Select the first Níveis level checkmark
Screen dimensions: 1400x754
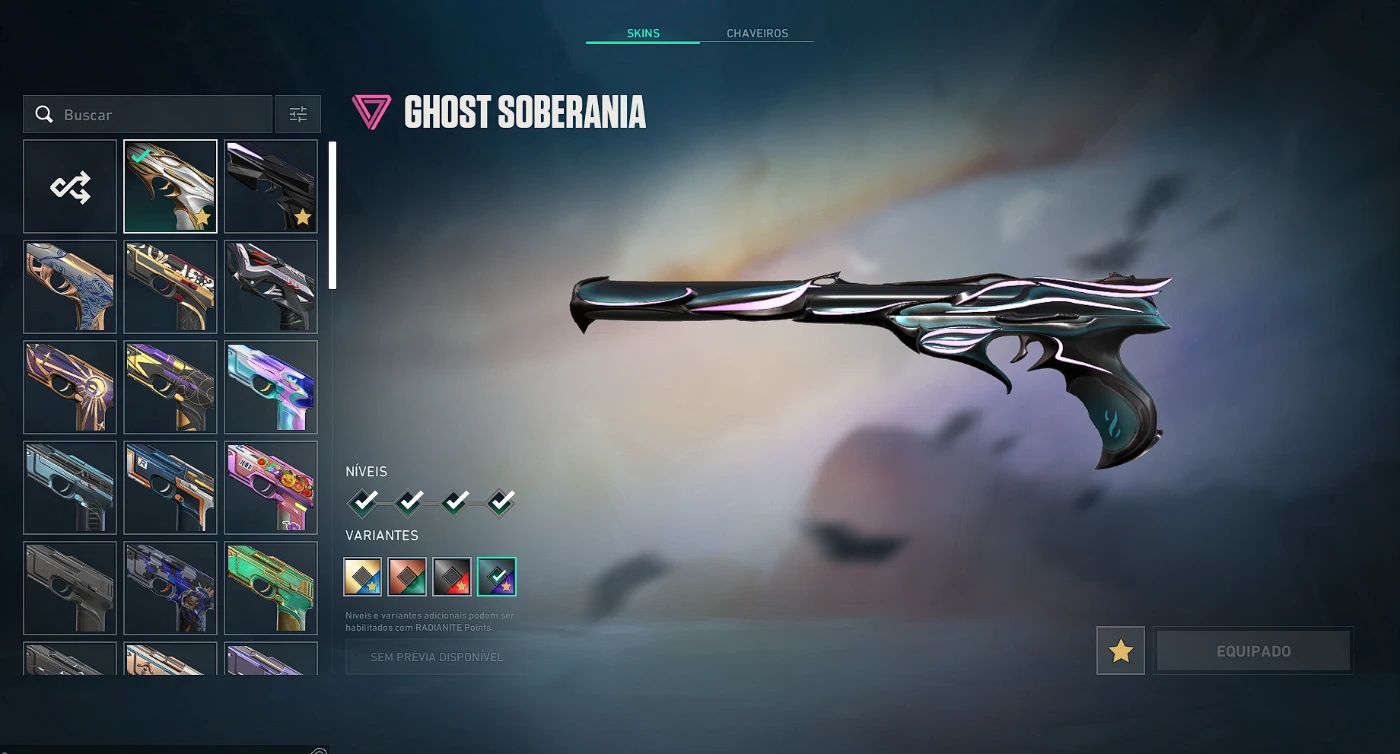click(x=364, y=500)
